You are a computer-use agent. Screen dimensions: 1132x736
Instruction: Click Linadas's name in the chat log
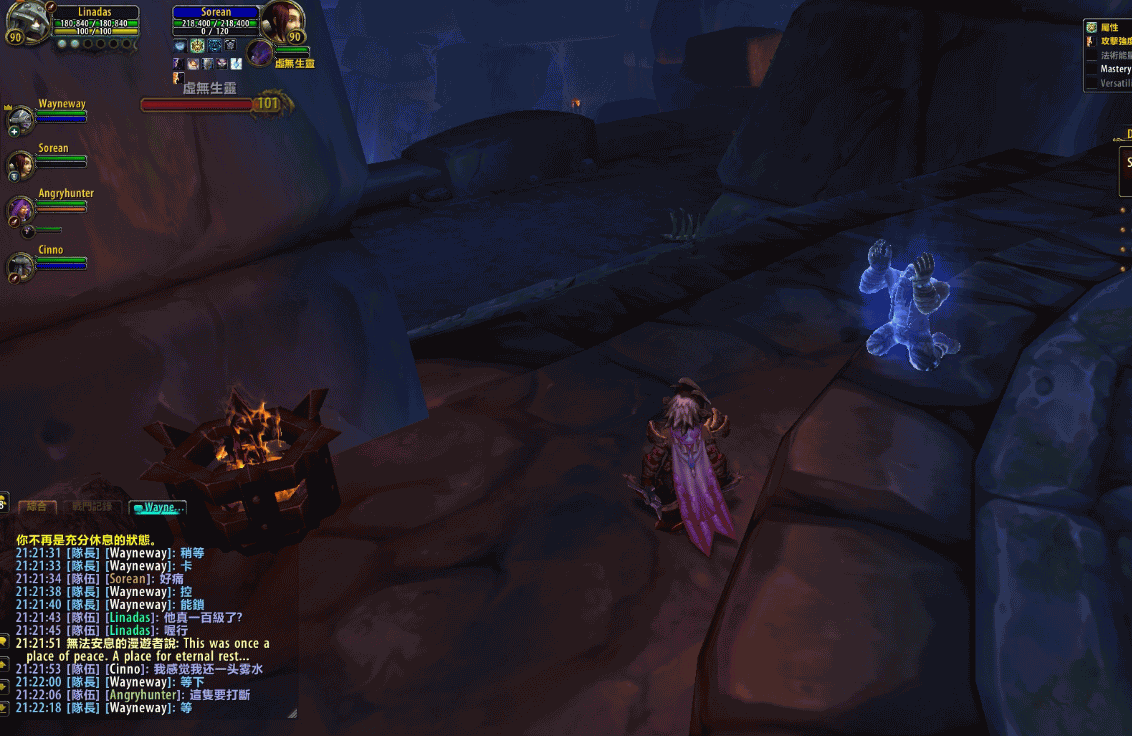[131, 618]
